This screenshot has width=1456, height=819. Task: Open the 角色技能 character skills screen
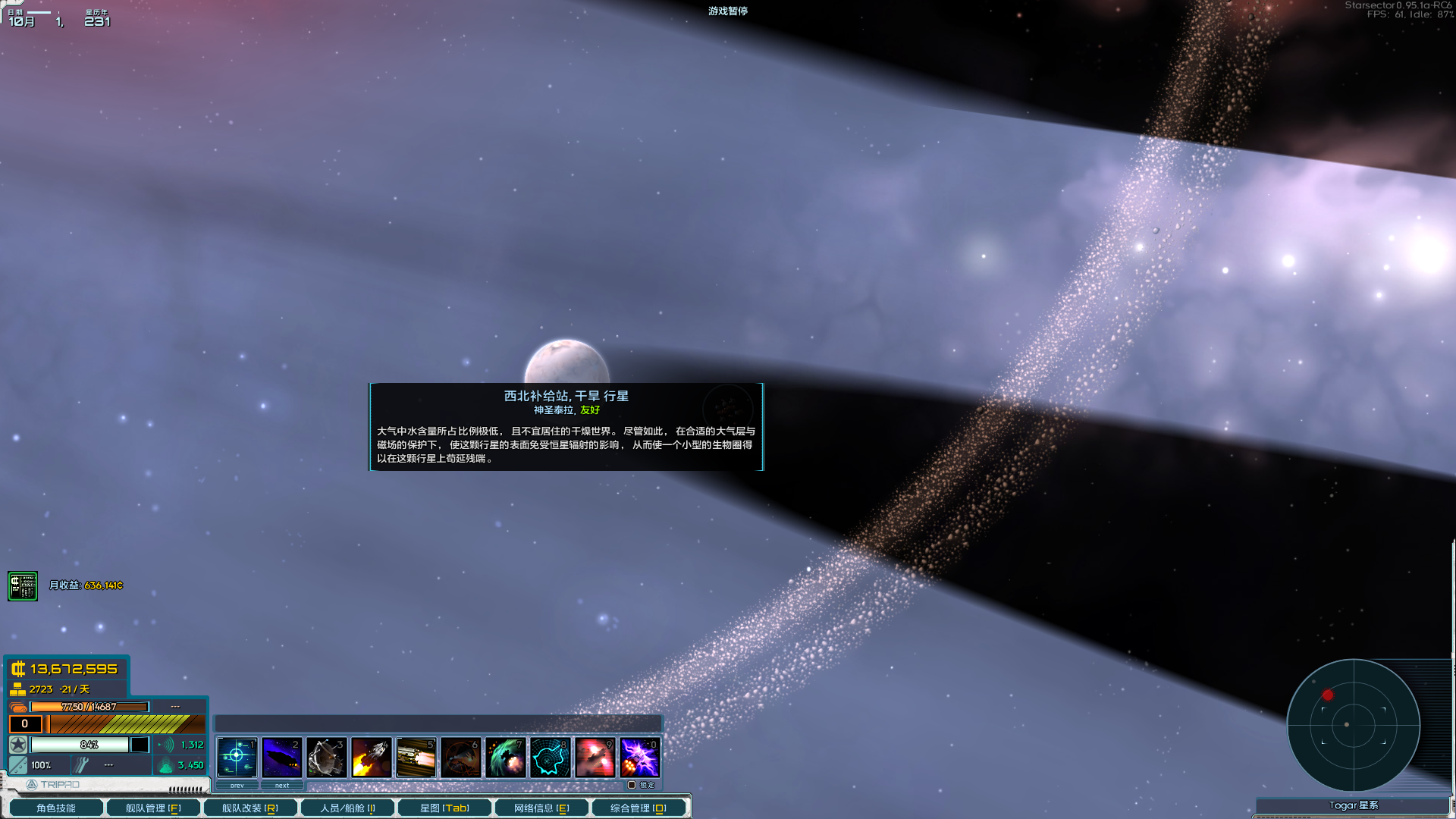point(56,808)
